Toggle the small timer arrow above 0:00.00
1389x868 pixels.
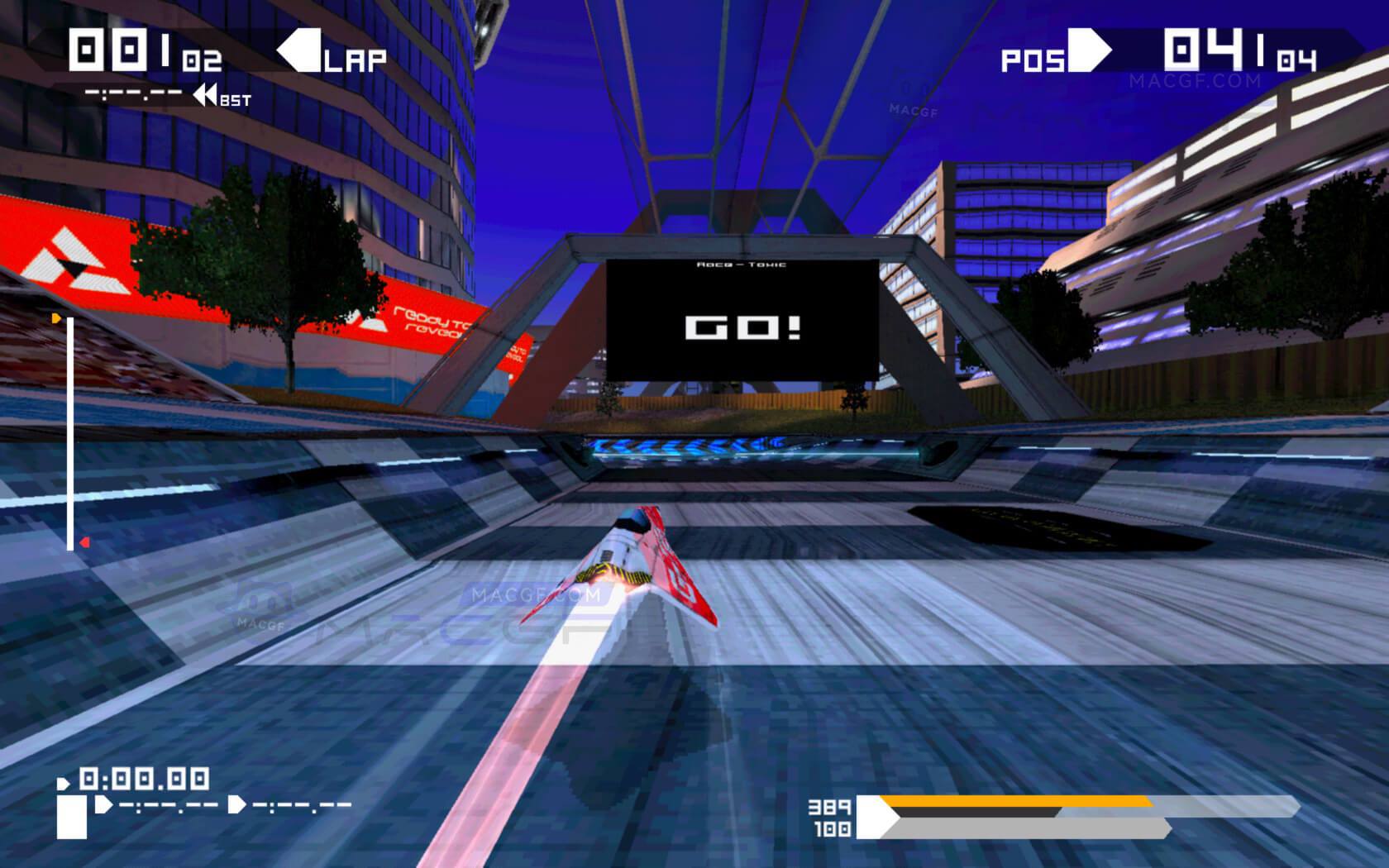(64, 781)
